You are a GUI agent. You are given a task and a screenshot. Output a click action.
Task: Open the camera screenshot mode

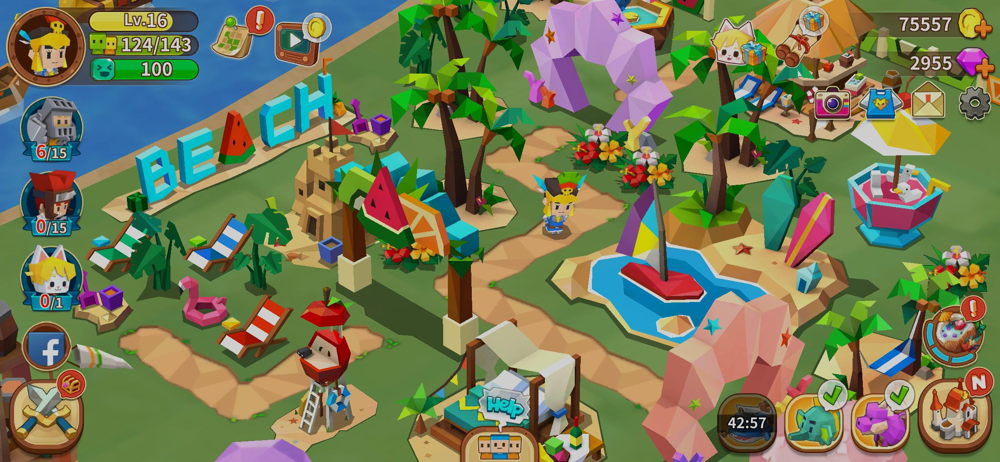point(831,103)
